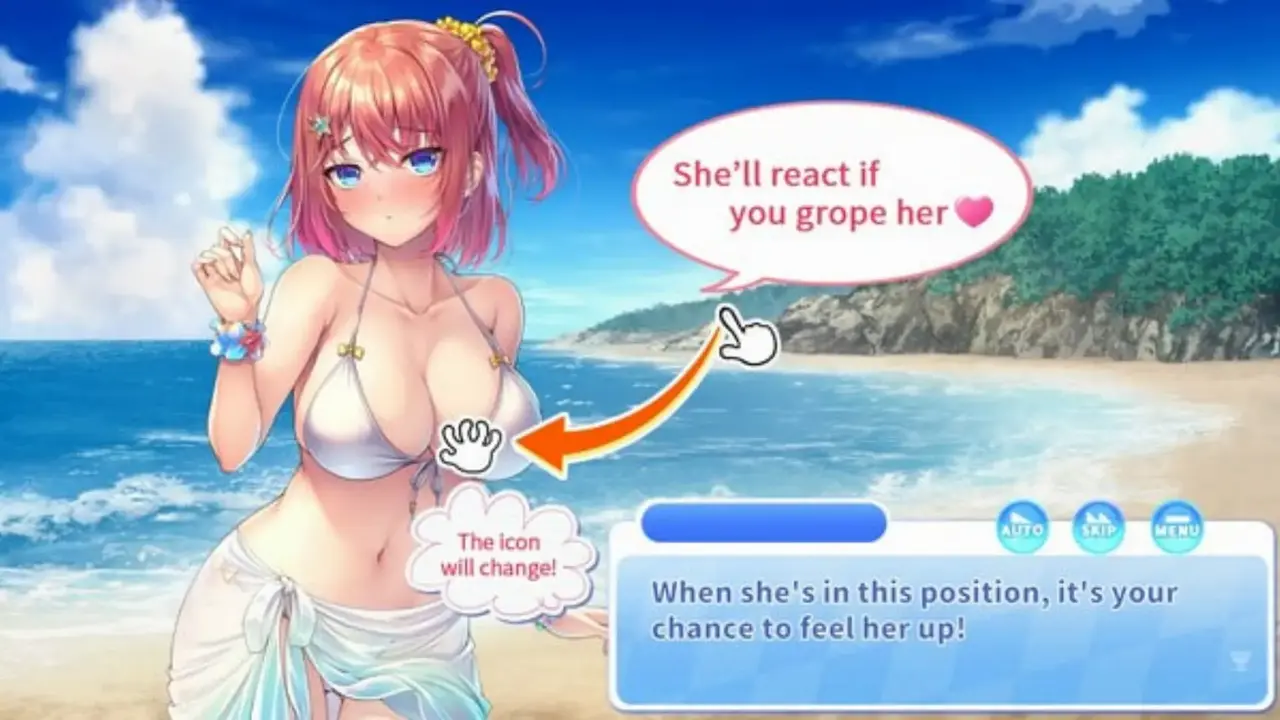This screenshot has width=1280, height=720.
Task: Tap the grope hand icon on her chest
Action: click(466, 443)
